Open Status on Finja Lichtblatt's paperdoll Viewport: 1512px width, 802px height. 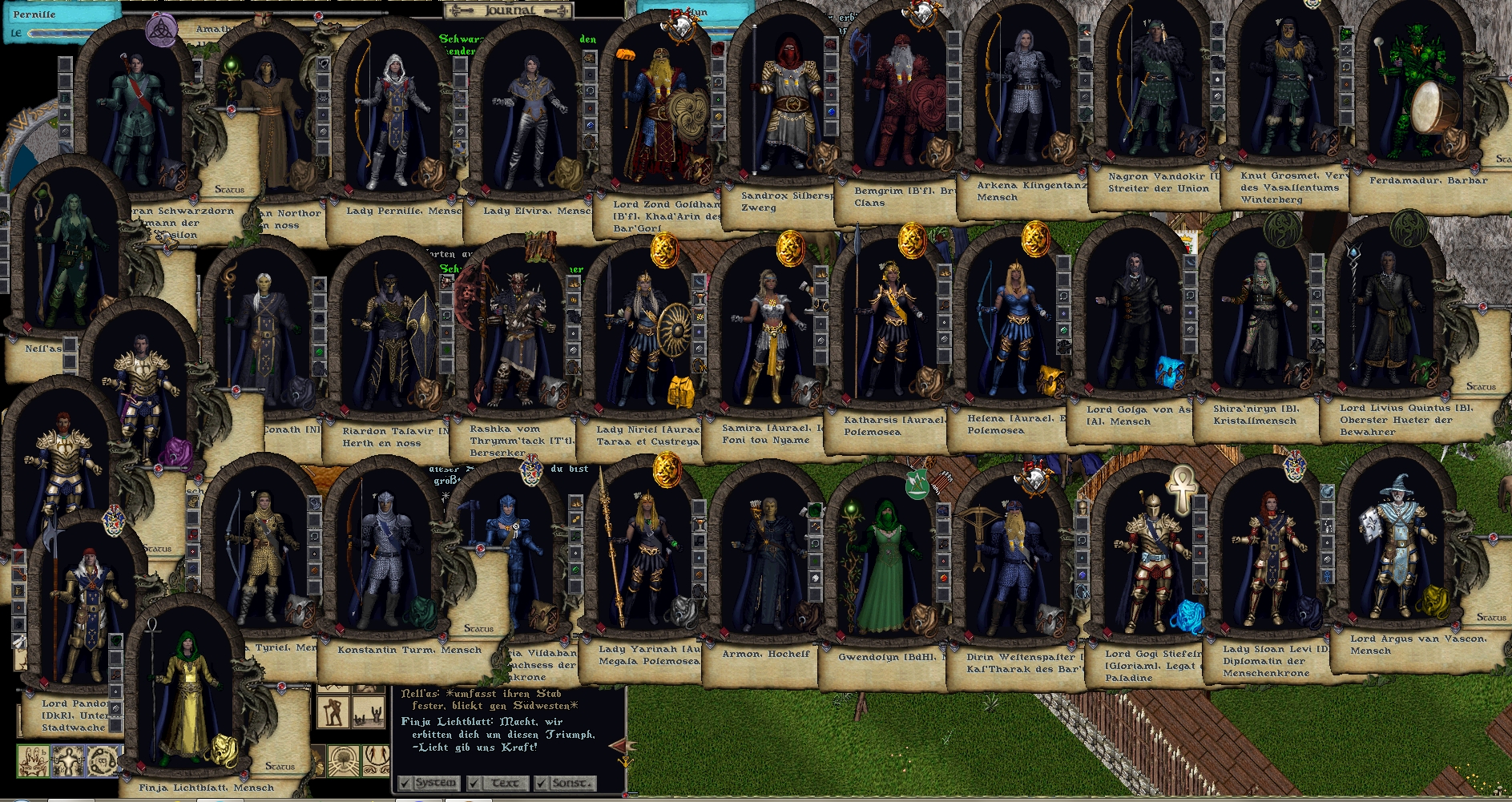[280, 767]
